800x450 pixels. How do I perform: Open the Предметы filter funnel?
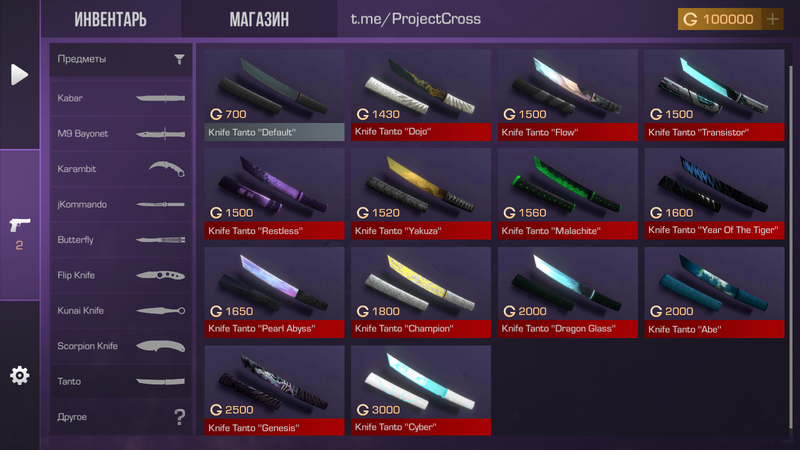tap(179, 59)
